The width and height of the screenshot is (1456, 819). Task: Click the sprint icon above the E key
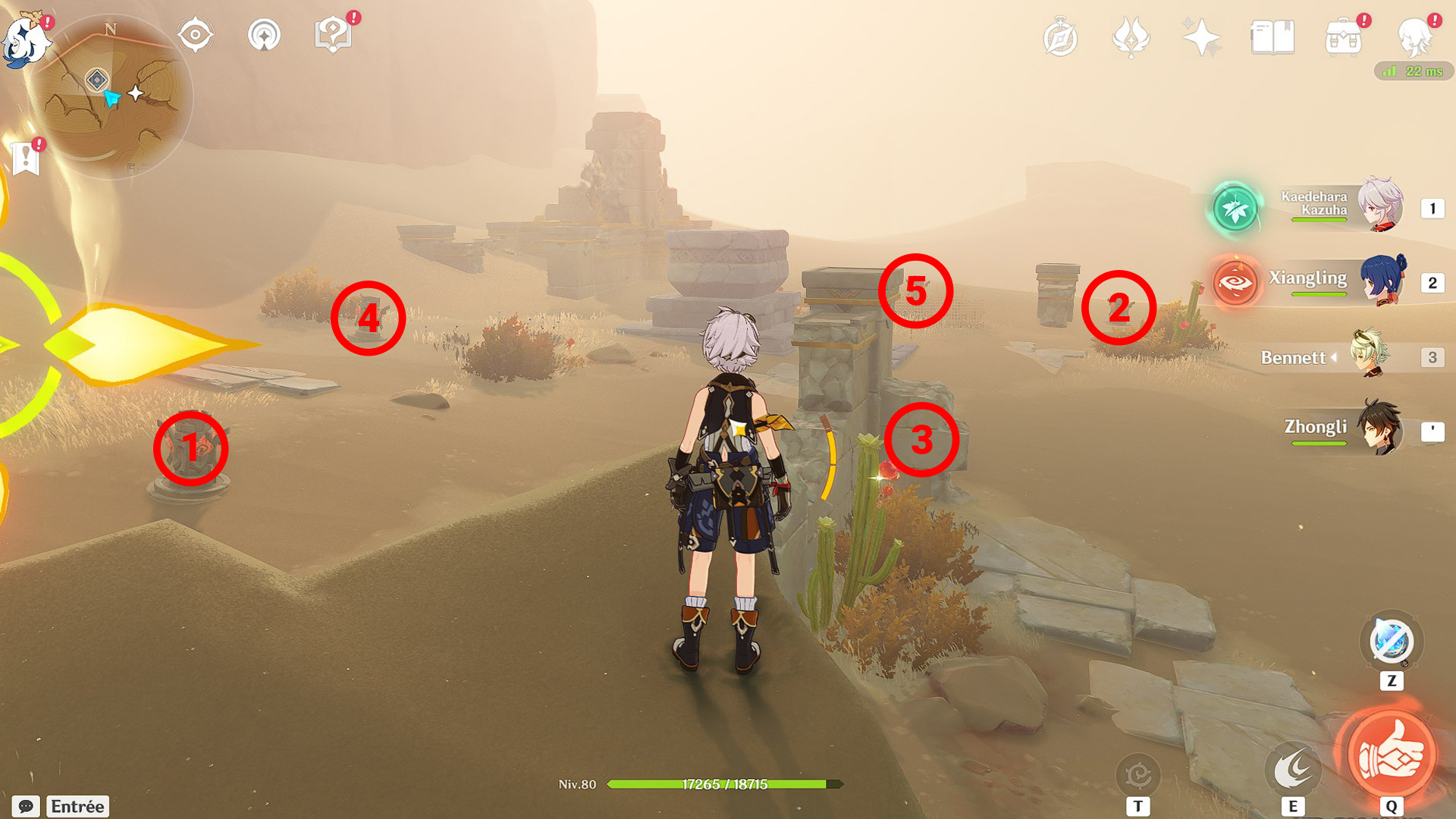(x=1294, y=765)
